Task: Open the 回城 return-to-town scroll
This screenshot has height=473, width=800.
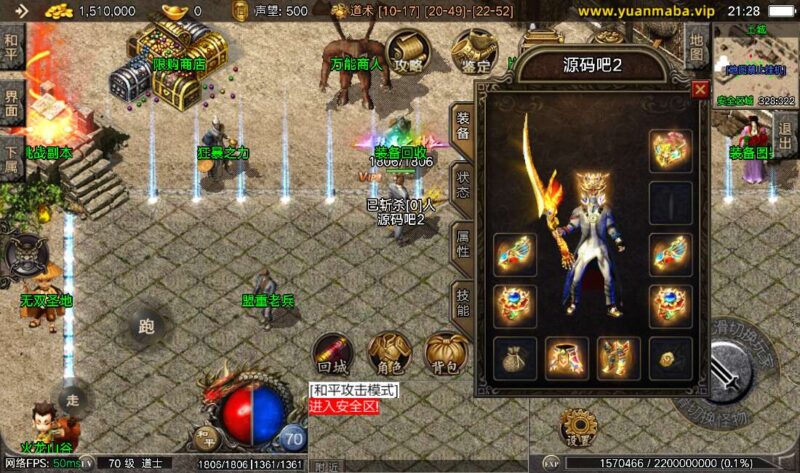Action: coord(331,353)
